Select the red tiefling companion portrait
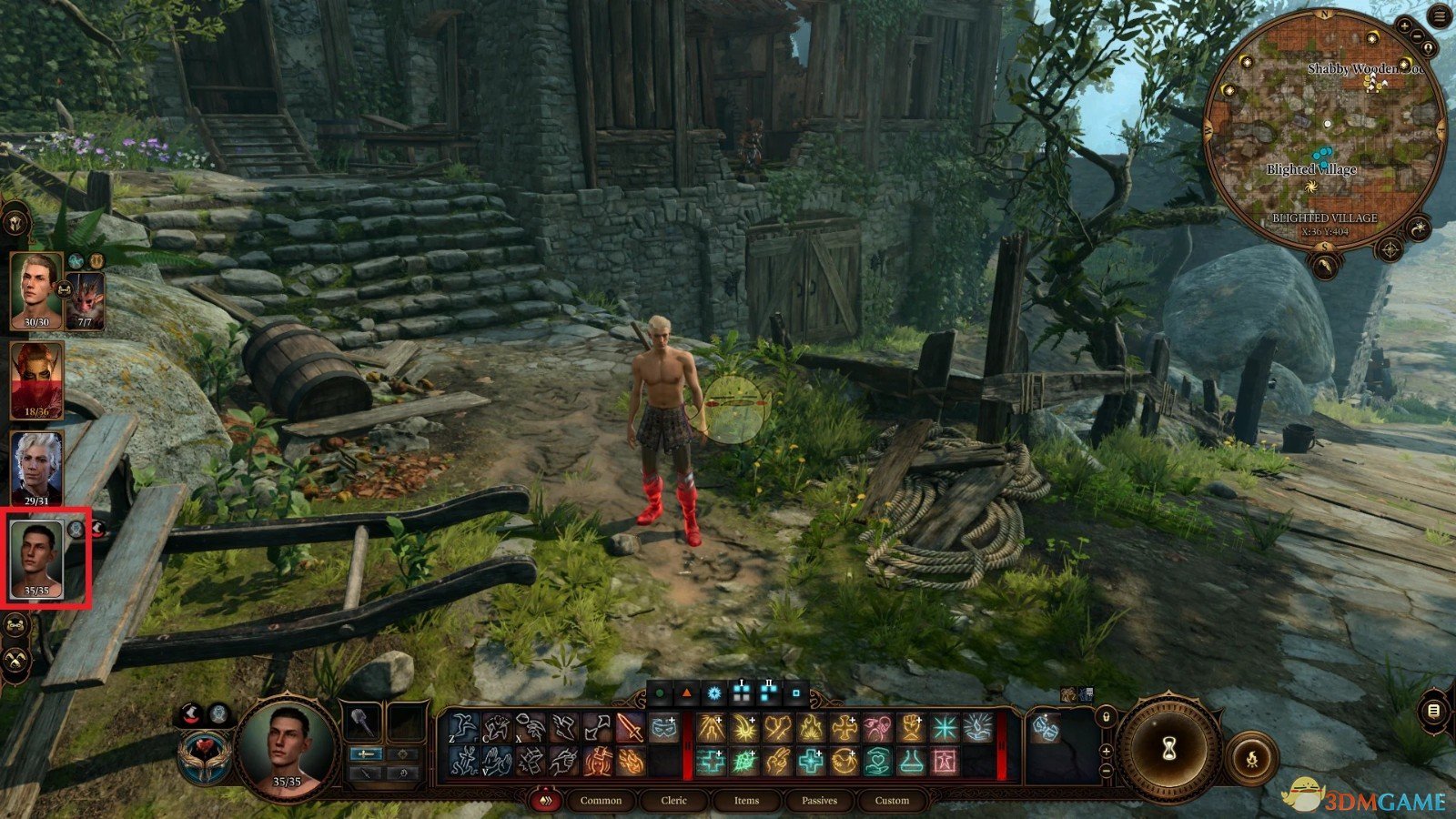This screenshot has height=819, width=1456. pos(36,379)
